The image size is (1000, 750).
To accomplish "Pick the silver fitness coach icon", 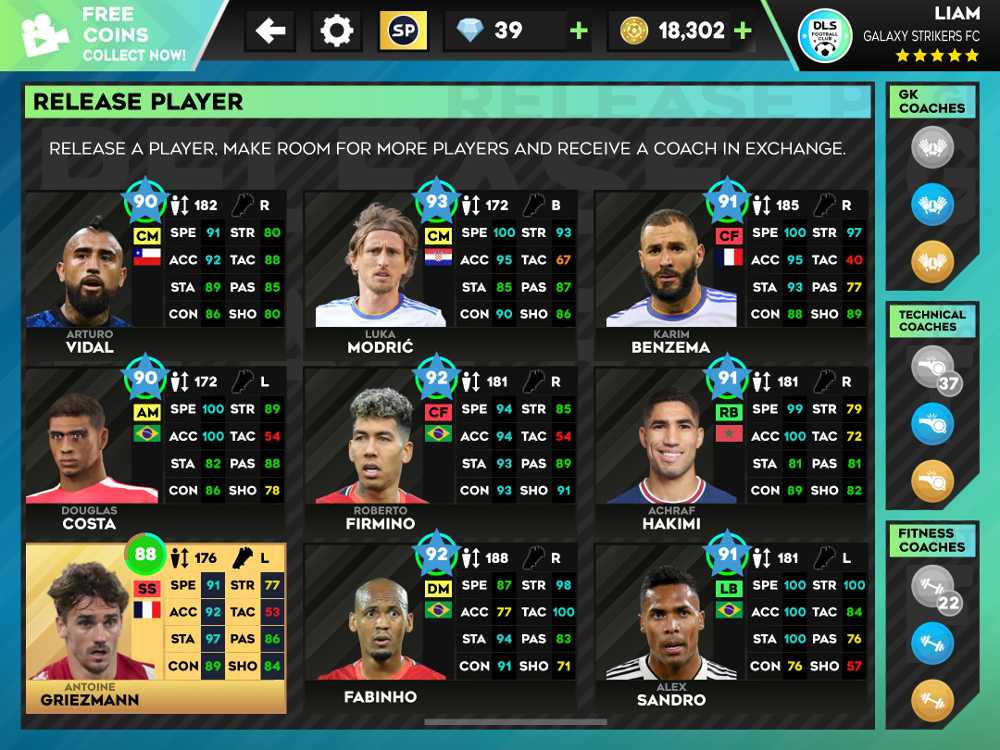I will click(x=932, y=587).
